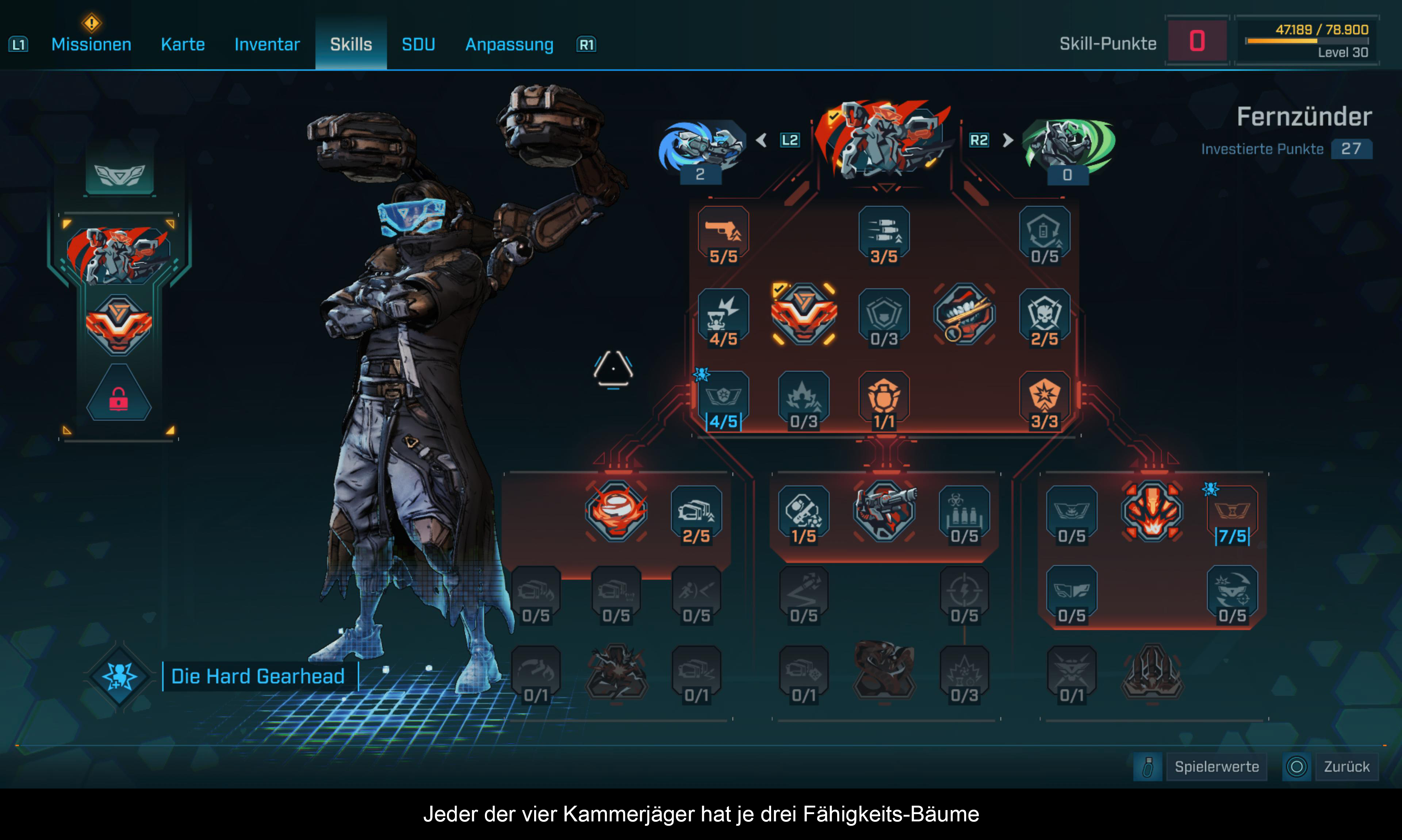Switch to the Karte tab
Image resolution: width=1402 pixels, height=840 pixels.
[182, 44]
